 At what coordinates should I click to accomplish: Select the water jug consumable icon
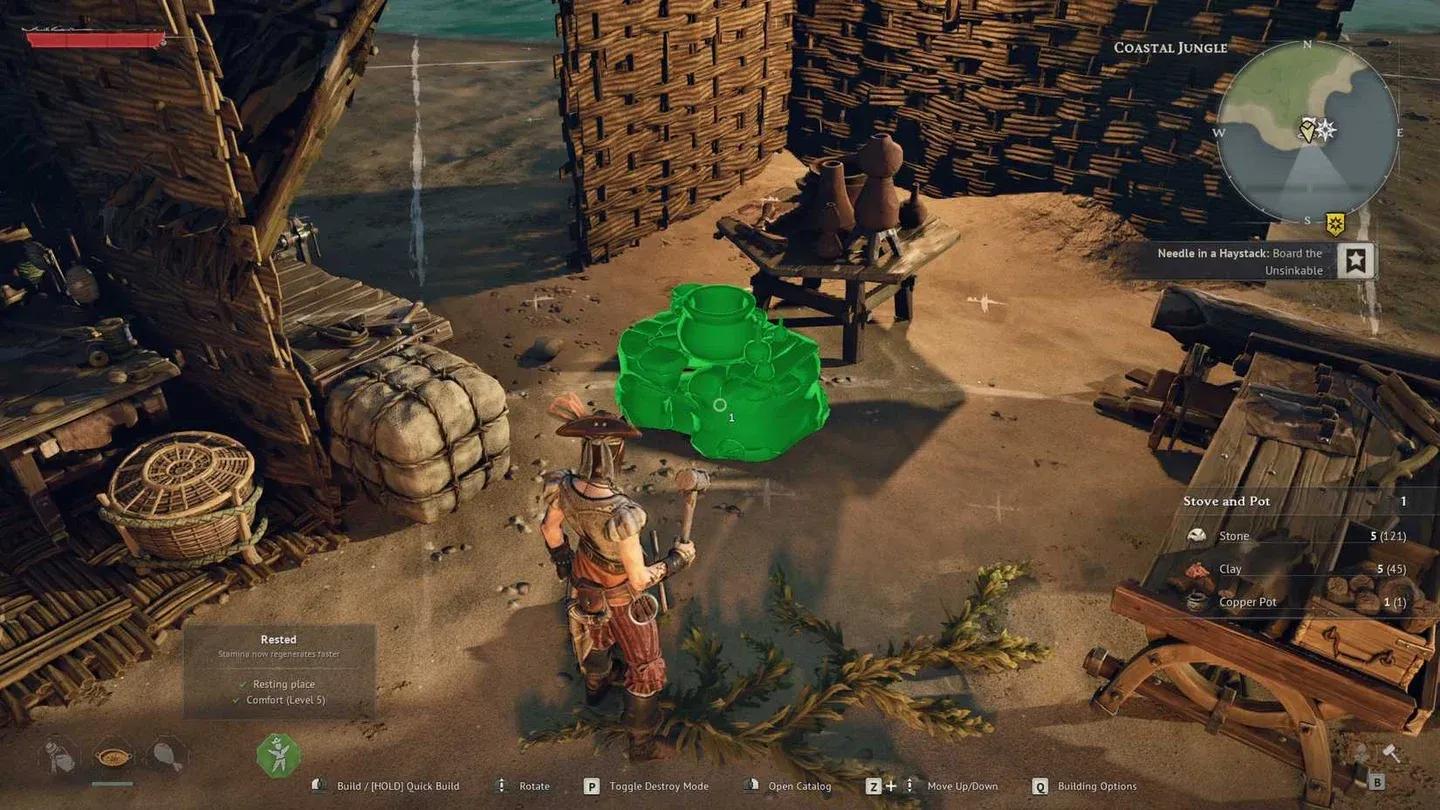tap(56, 757)
